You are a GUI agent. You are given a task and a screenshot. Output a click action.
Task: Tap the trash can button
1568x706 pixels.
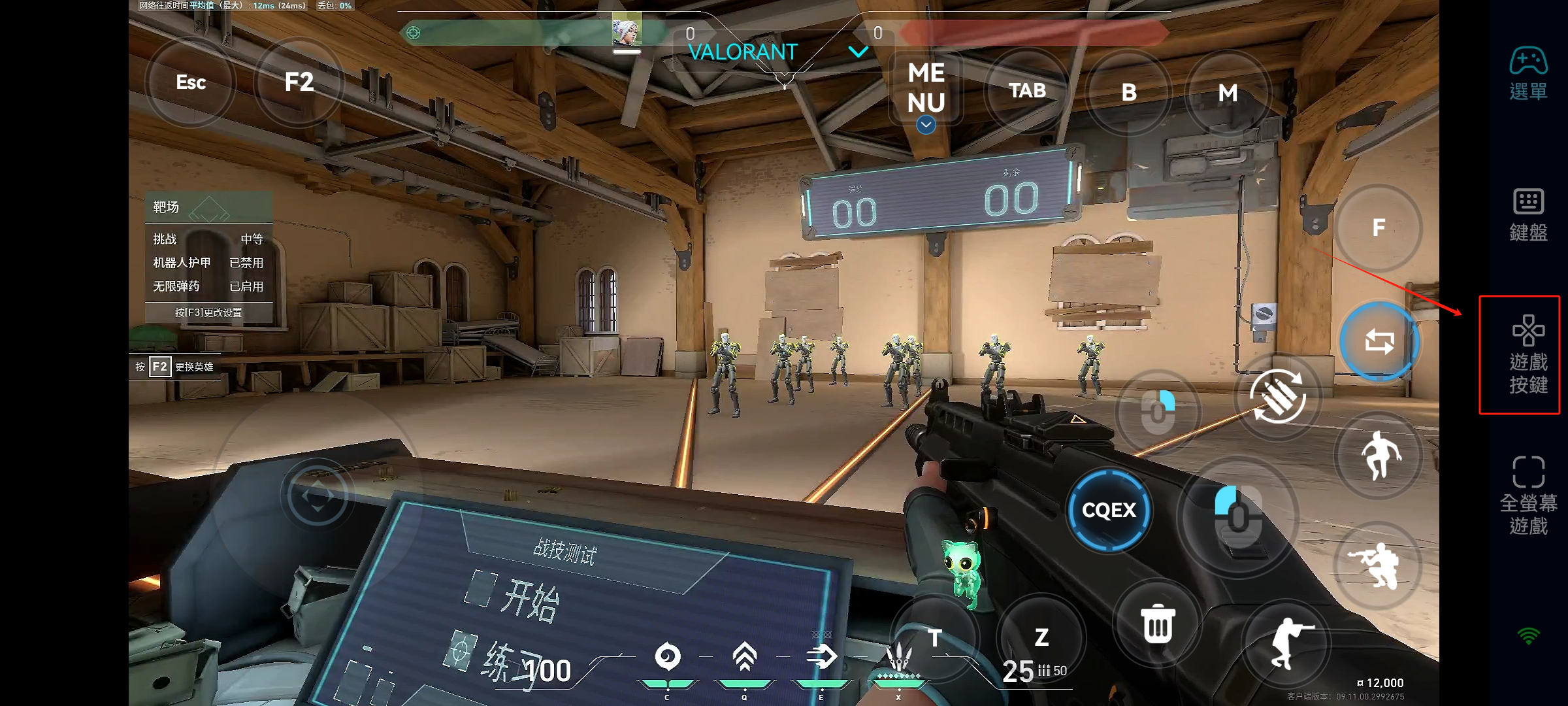pos(1158,624)
